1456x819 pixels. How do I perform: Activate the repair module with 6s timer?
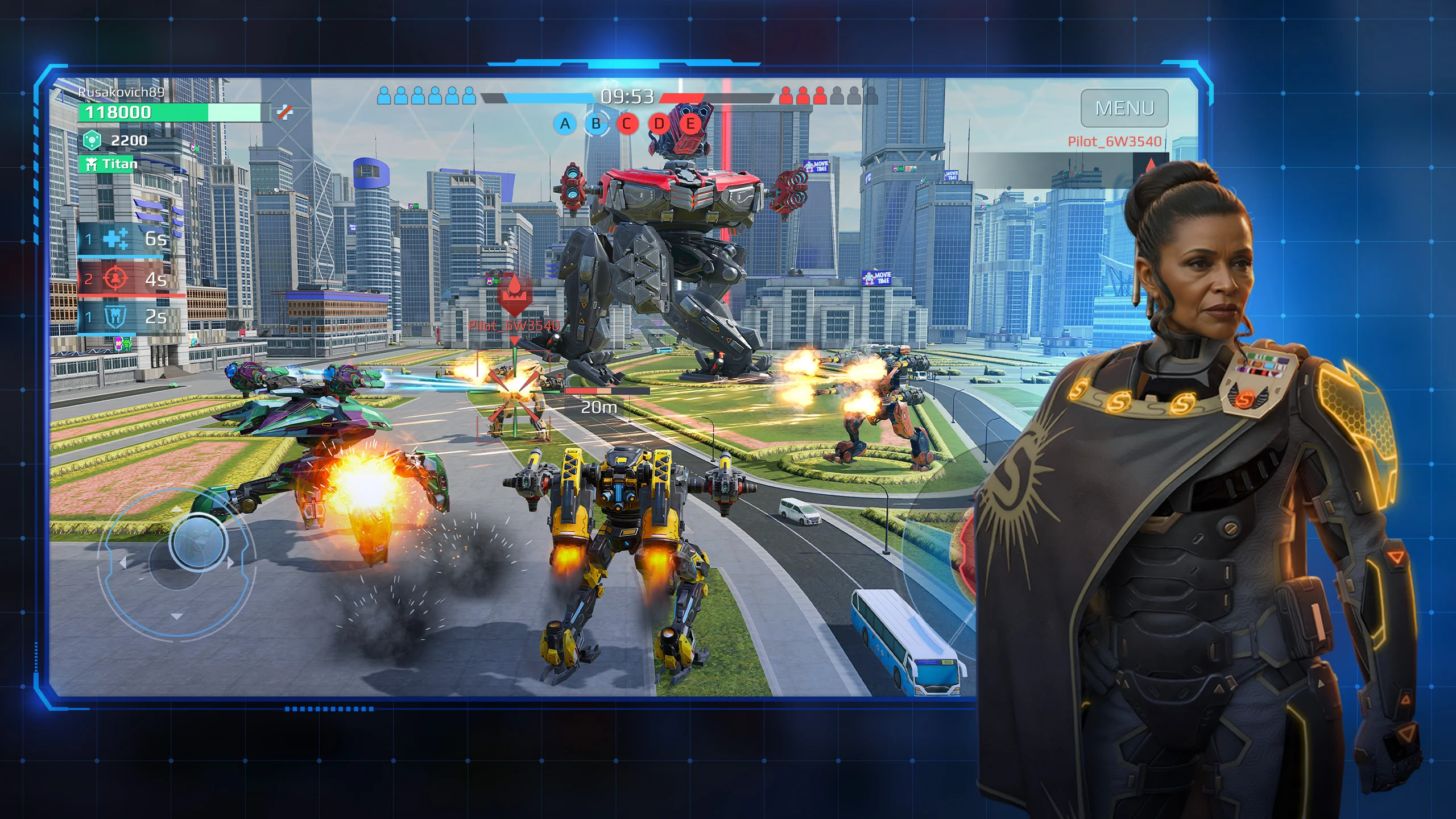point(117,239)
